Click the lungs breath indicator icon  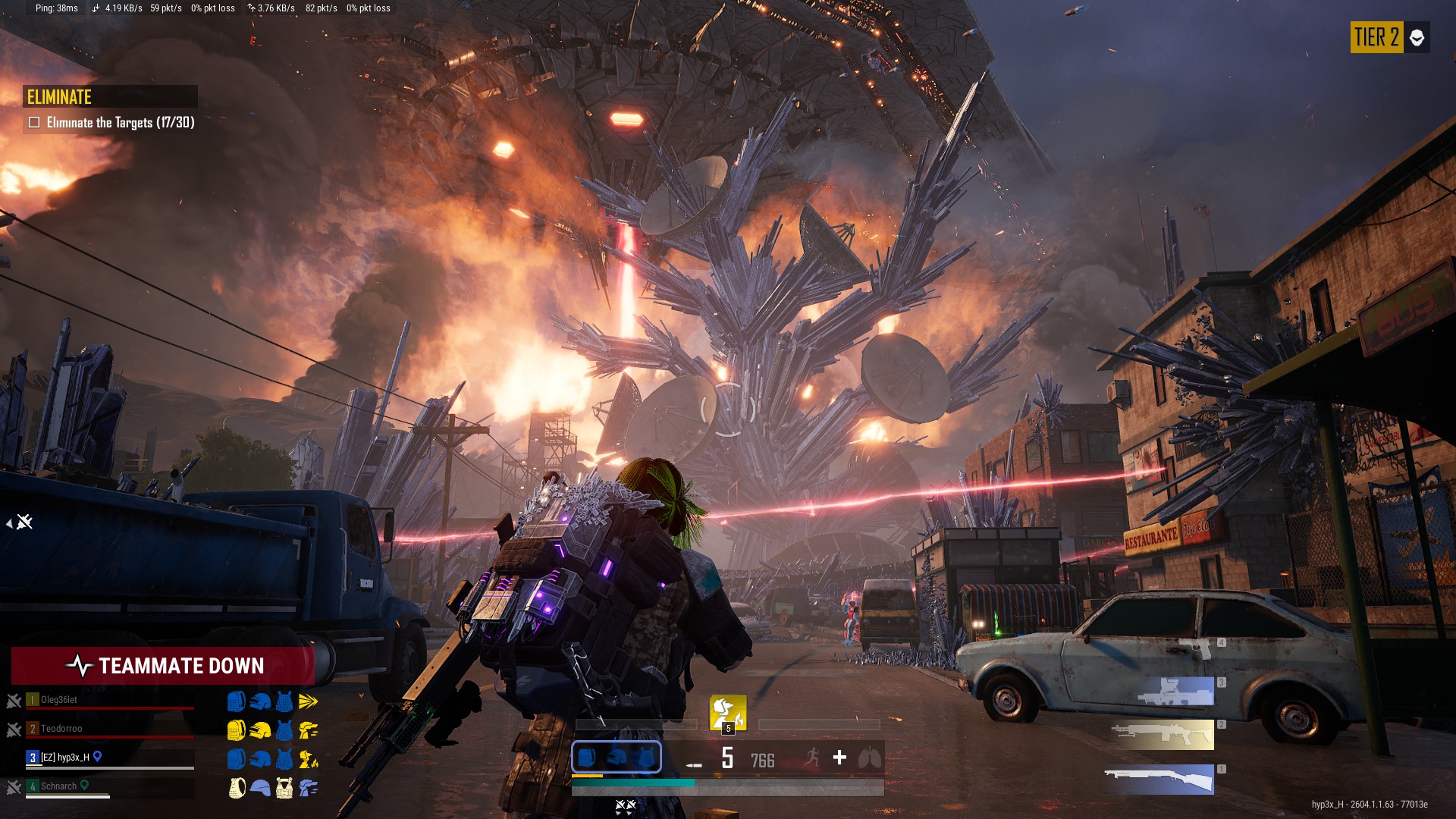(870, 758)
